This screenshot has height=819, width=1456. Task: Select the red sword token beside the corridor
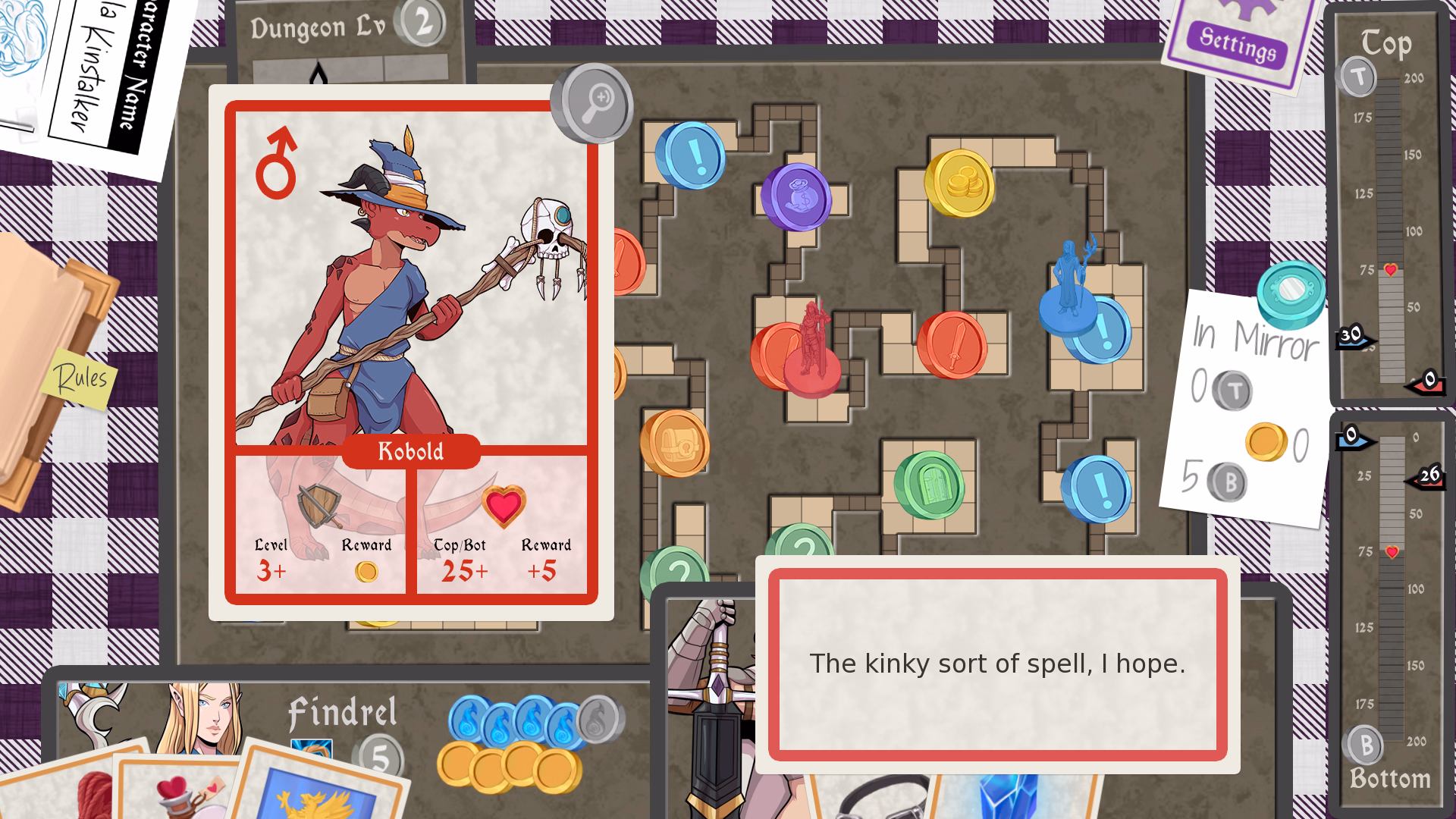point(952,345)
